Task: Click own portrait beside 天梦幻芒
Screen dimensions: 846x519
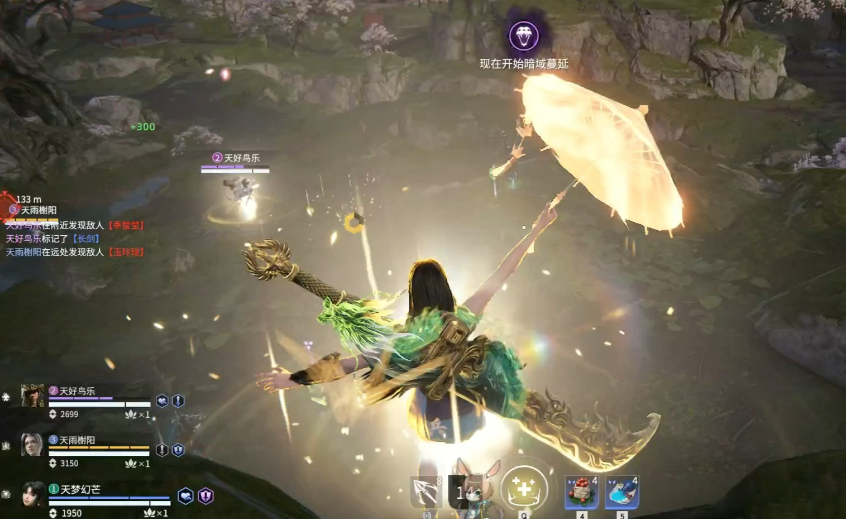Action: [x=33, y=494]
